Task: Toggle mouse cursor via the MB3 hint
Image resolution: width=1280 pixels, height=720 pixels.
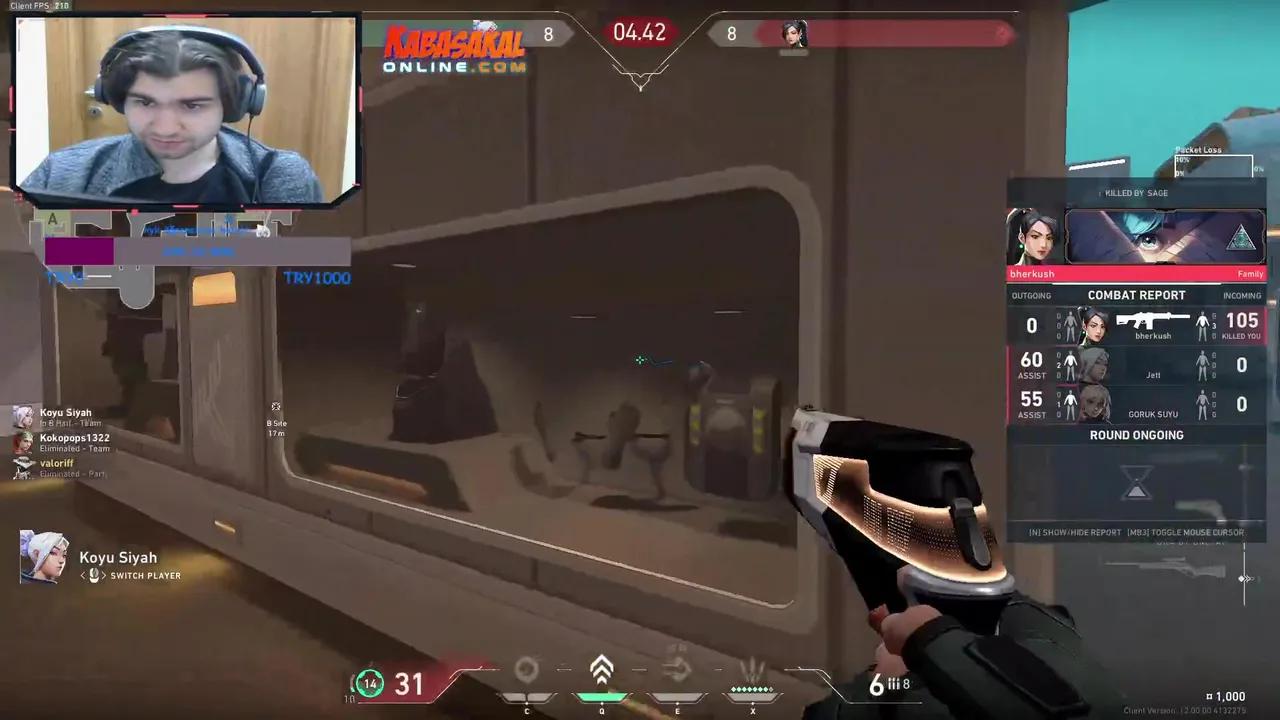Action: 1185,532
